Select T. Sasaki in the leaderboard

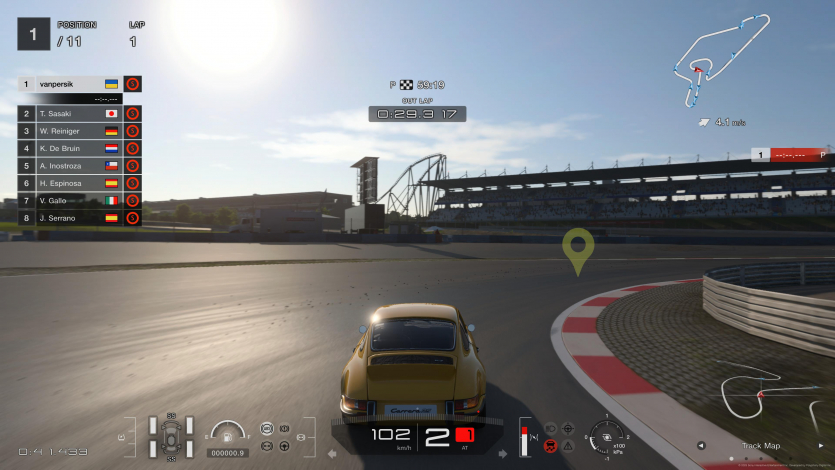point(70,114)
